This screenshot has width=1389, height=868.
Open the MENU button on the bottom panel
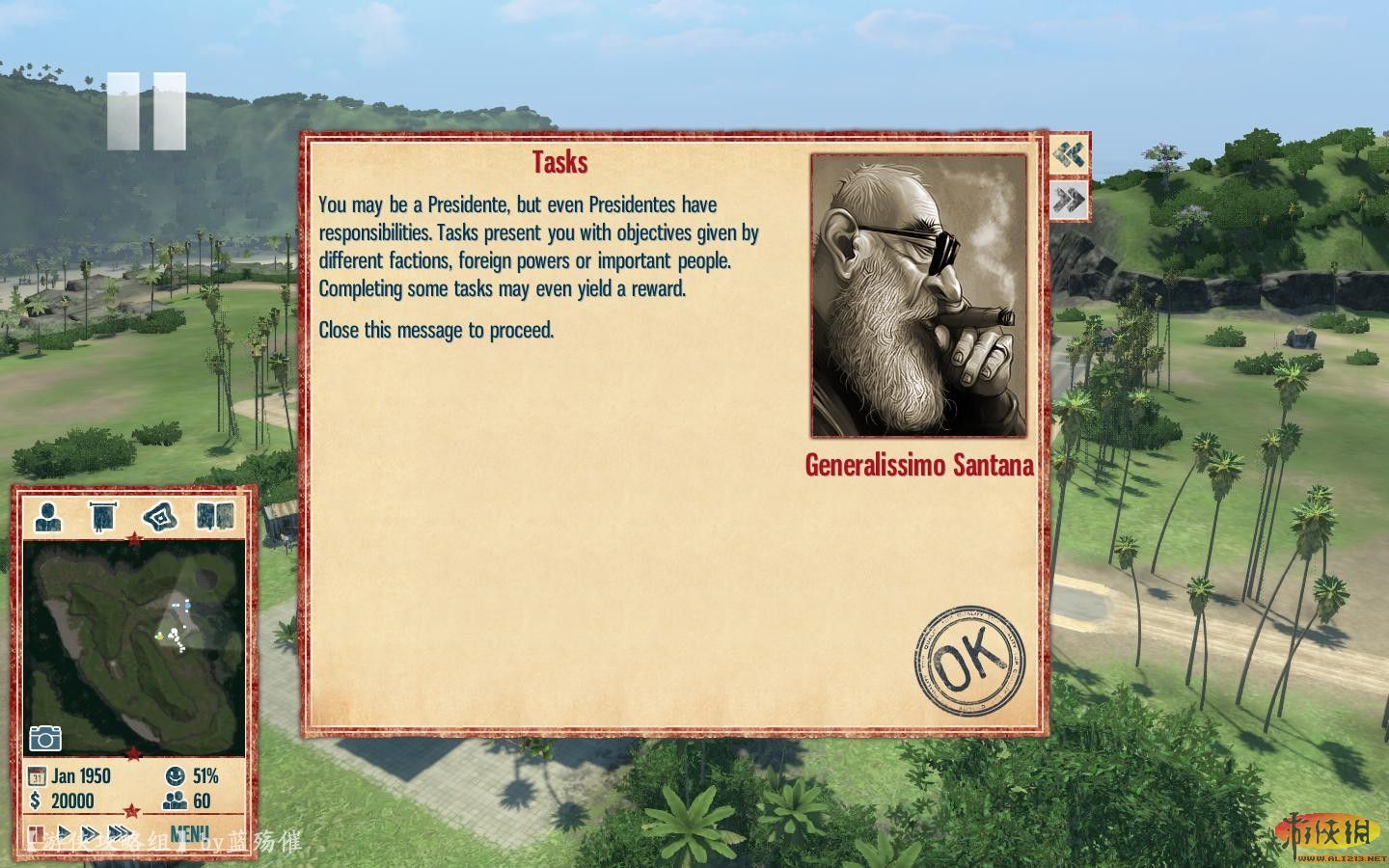(189, 832)
